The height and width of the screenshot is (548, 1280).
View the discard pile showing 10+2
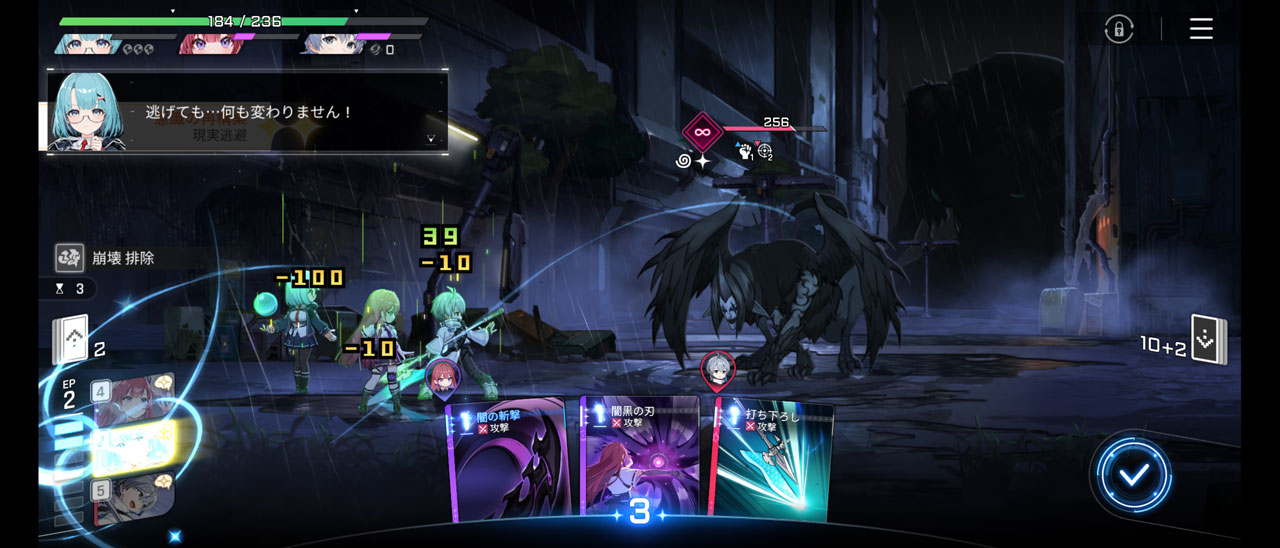pos(1208,342)
